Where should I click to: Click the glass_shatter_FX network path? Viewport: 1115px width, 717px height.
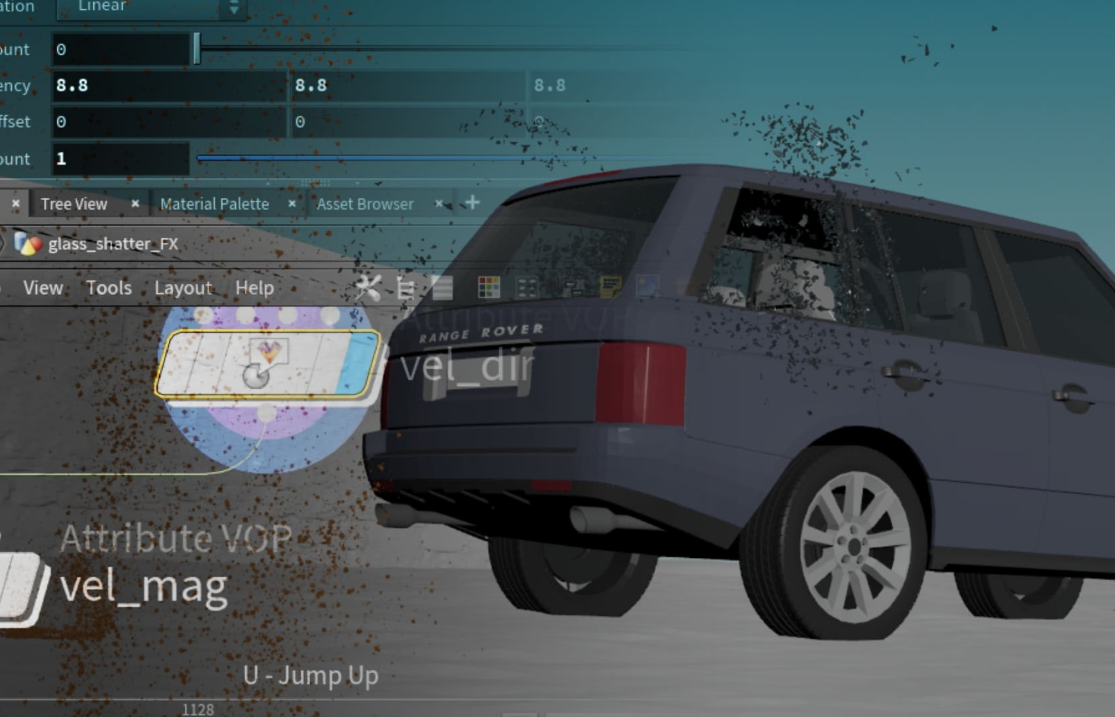click(112, 244)
